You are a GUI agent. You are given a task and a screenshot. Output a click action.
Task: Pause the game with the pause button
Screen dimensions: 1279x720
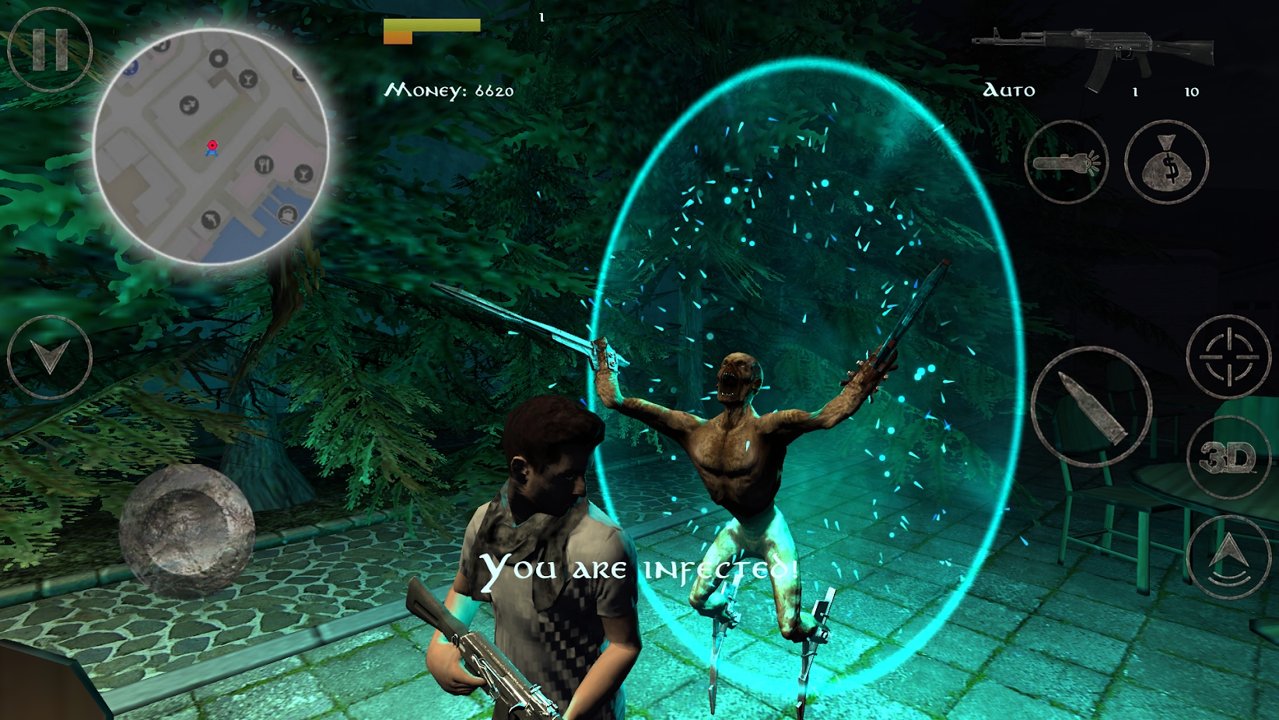pos(49,50)
